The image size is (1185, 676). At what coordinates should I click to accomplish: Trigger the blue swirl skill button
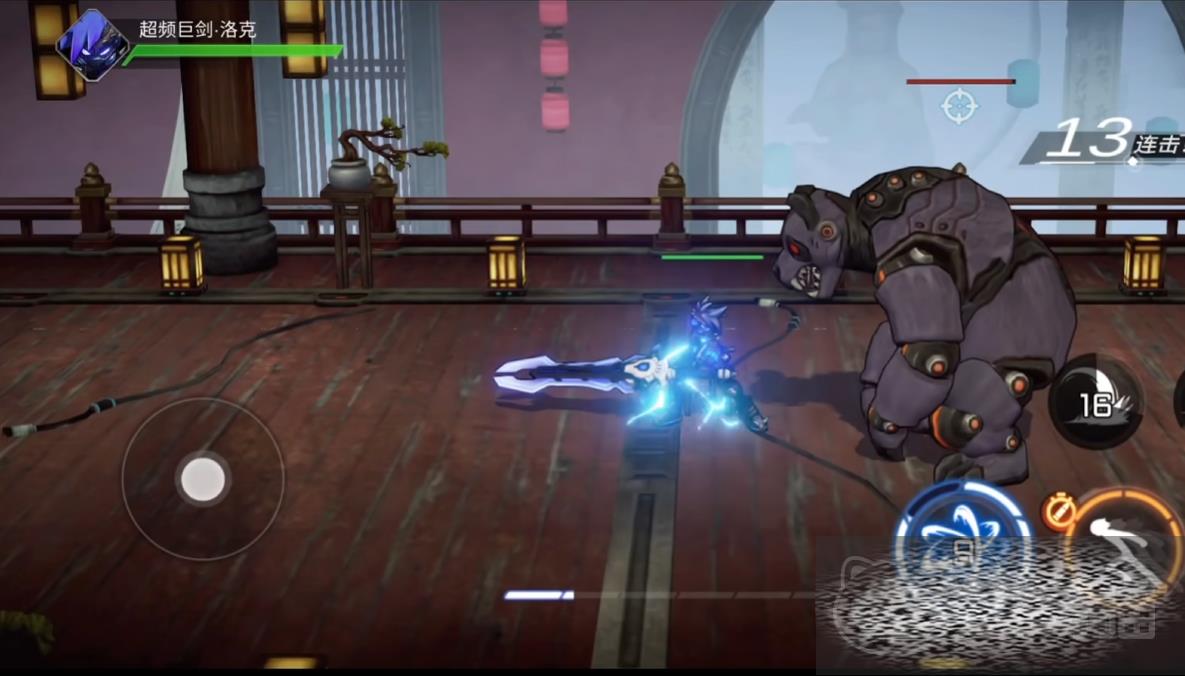(961, 535)
